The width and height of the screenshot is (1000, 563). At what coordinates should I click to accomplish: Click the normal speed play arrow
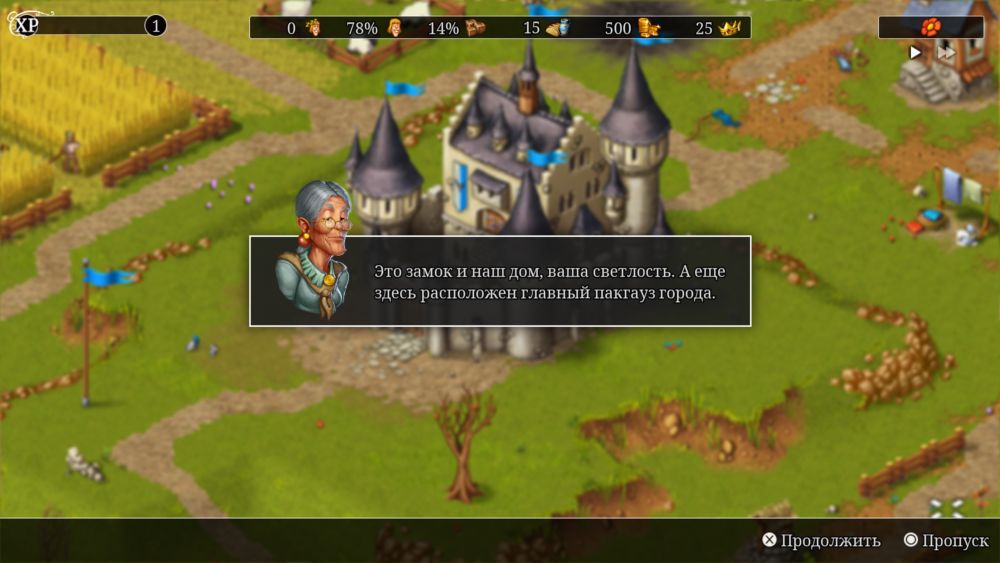coord(915,52)
